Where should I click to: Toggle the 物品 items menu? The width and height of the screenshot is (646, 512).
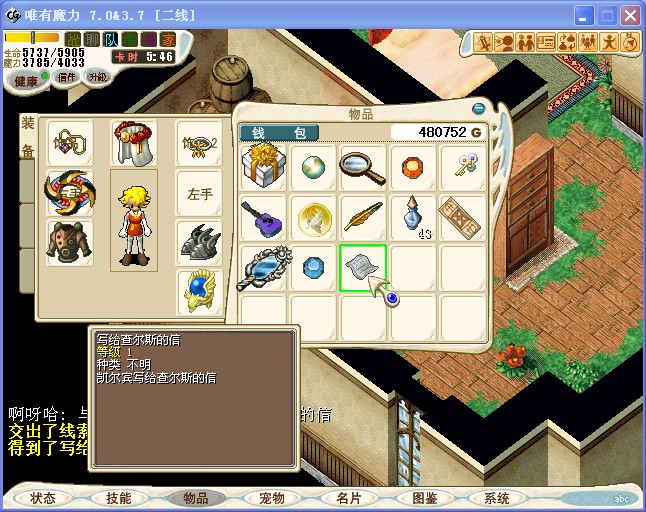point(196,498)
